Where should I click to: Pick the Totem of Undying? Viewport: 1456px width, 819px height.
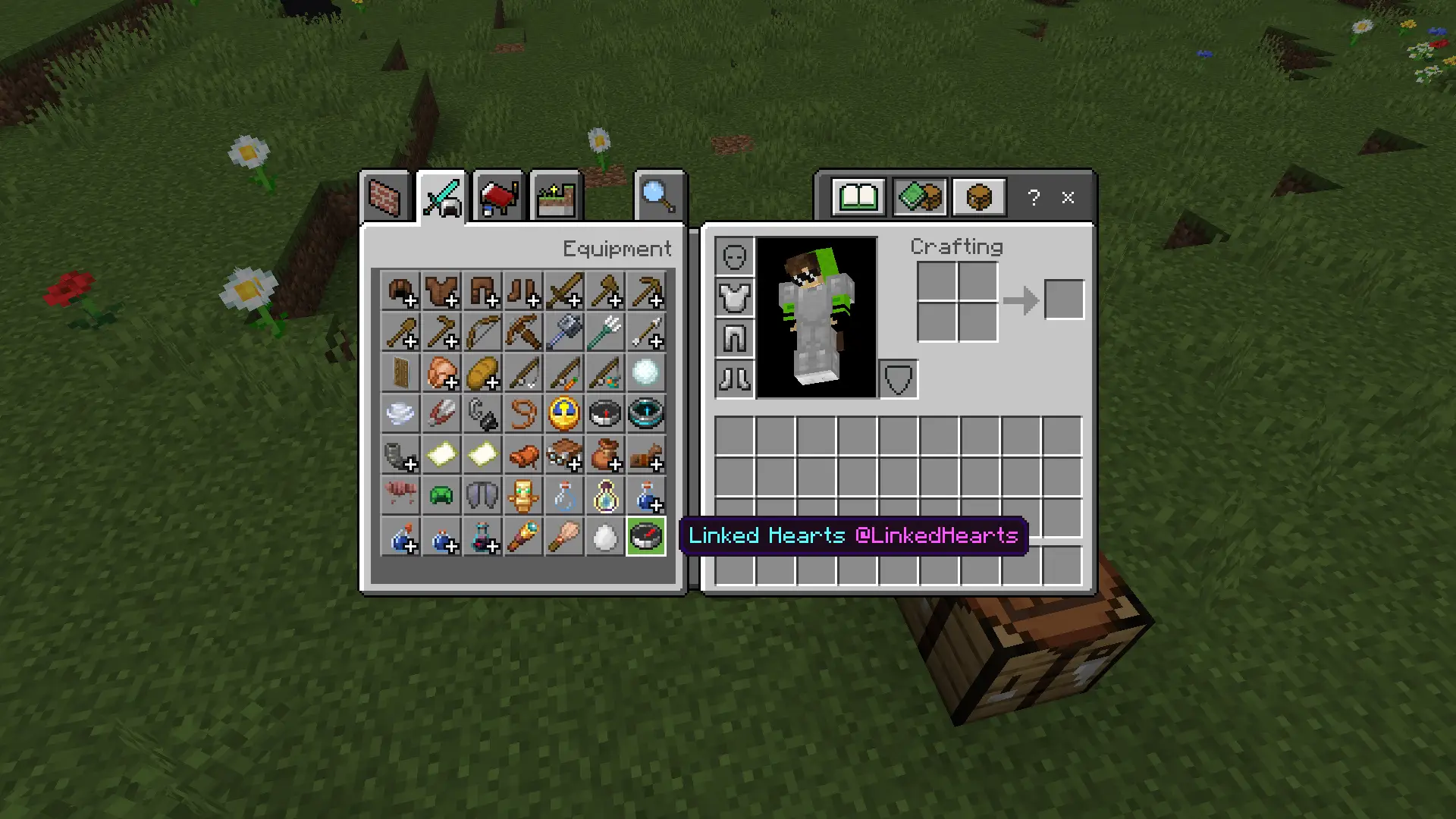coord(523,496)
